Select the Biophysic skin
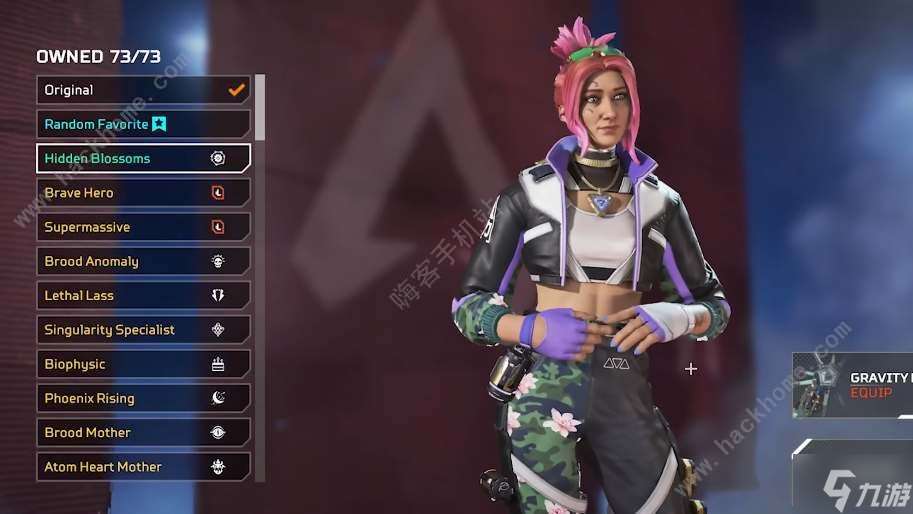 (x=143, y=364)
